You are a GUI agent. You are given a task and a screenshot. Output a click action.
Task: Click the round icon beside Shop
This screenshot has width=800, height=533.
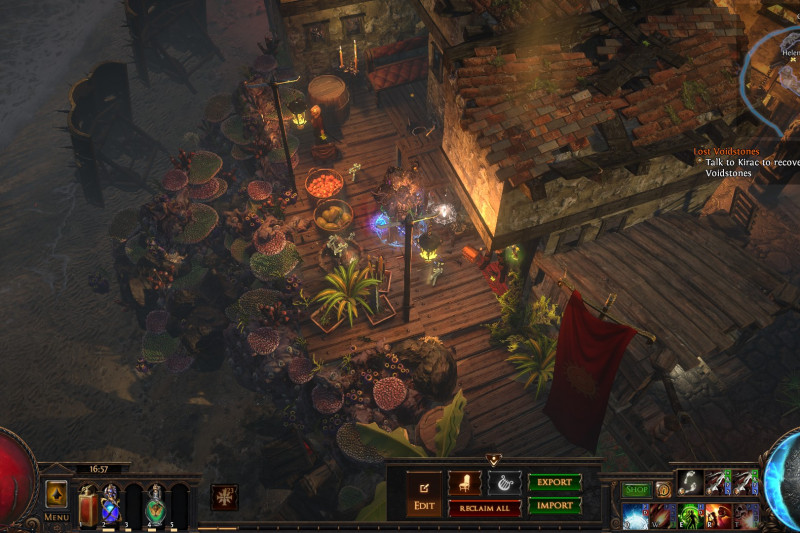662,490
